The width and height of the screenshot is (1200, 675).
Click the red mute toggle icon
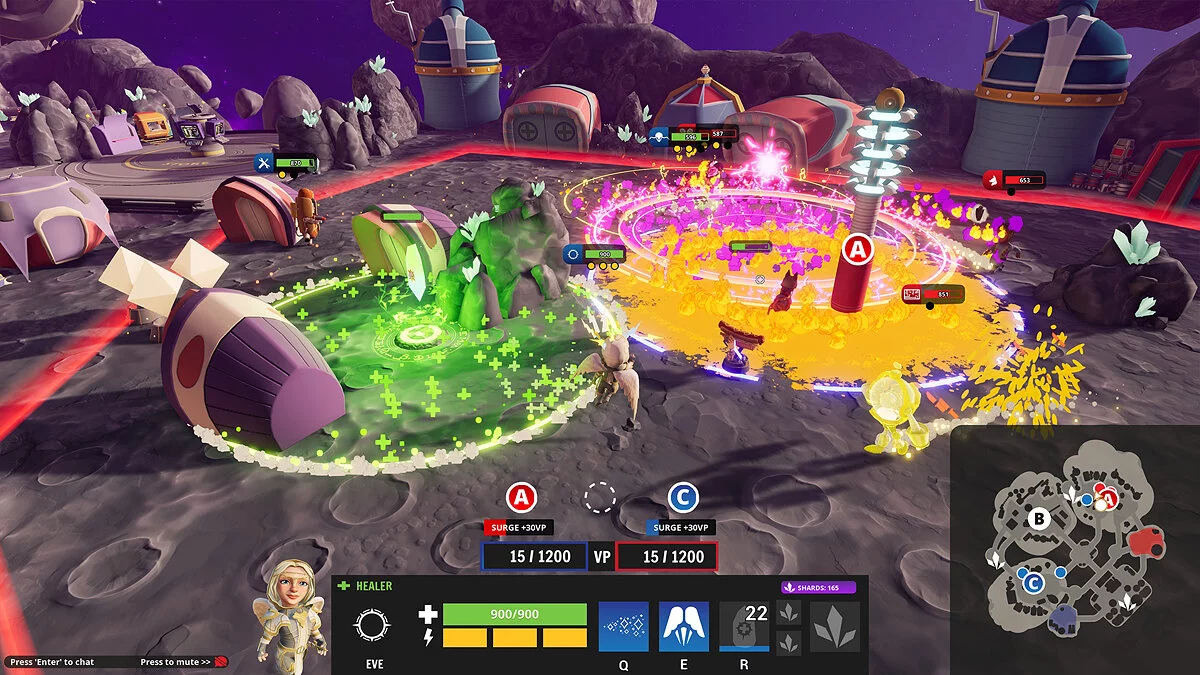221,662
